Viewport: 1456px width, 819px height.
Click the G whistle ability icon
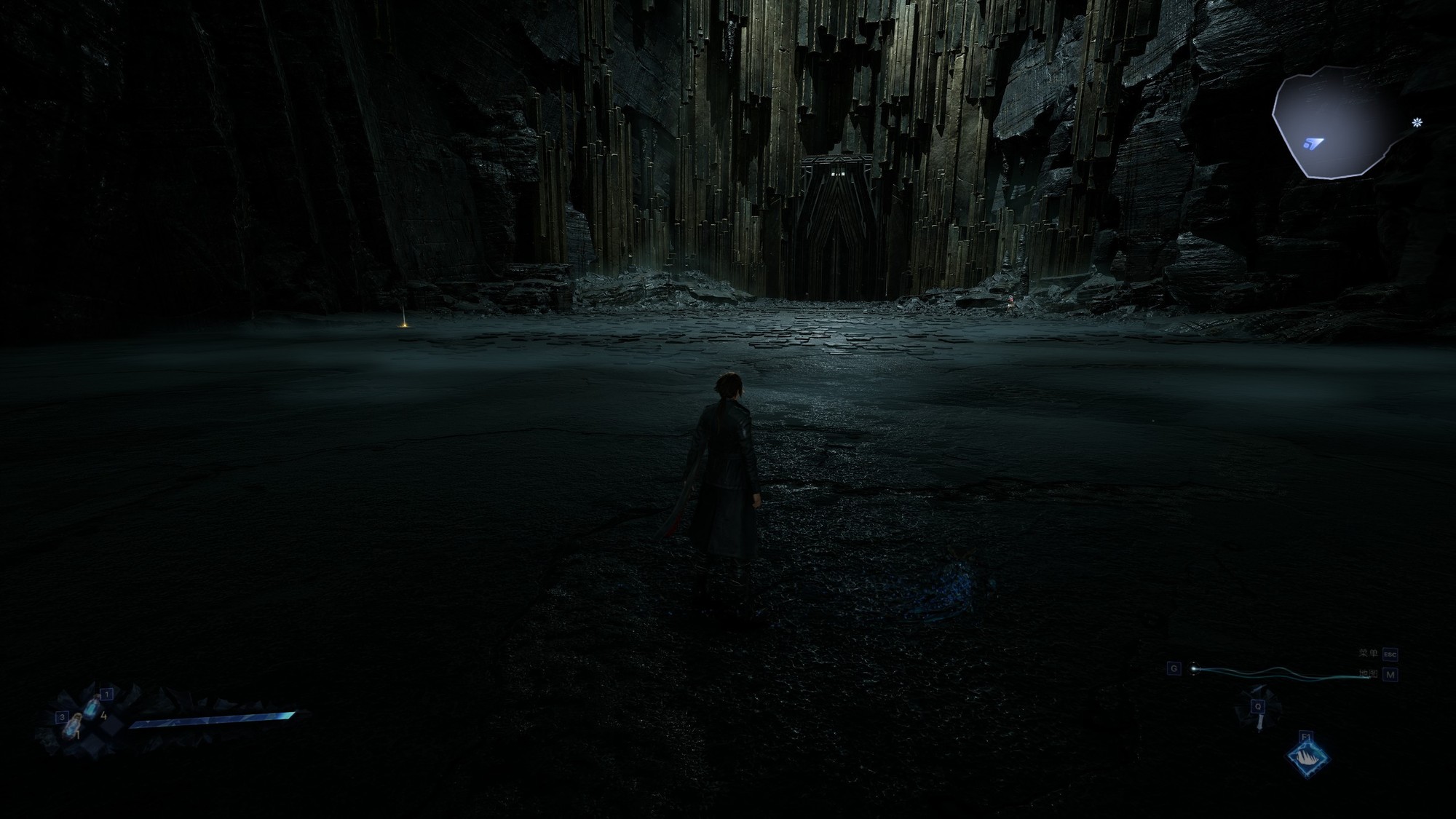coord(1194,669)
